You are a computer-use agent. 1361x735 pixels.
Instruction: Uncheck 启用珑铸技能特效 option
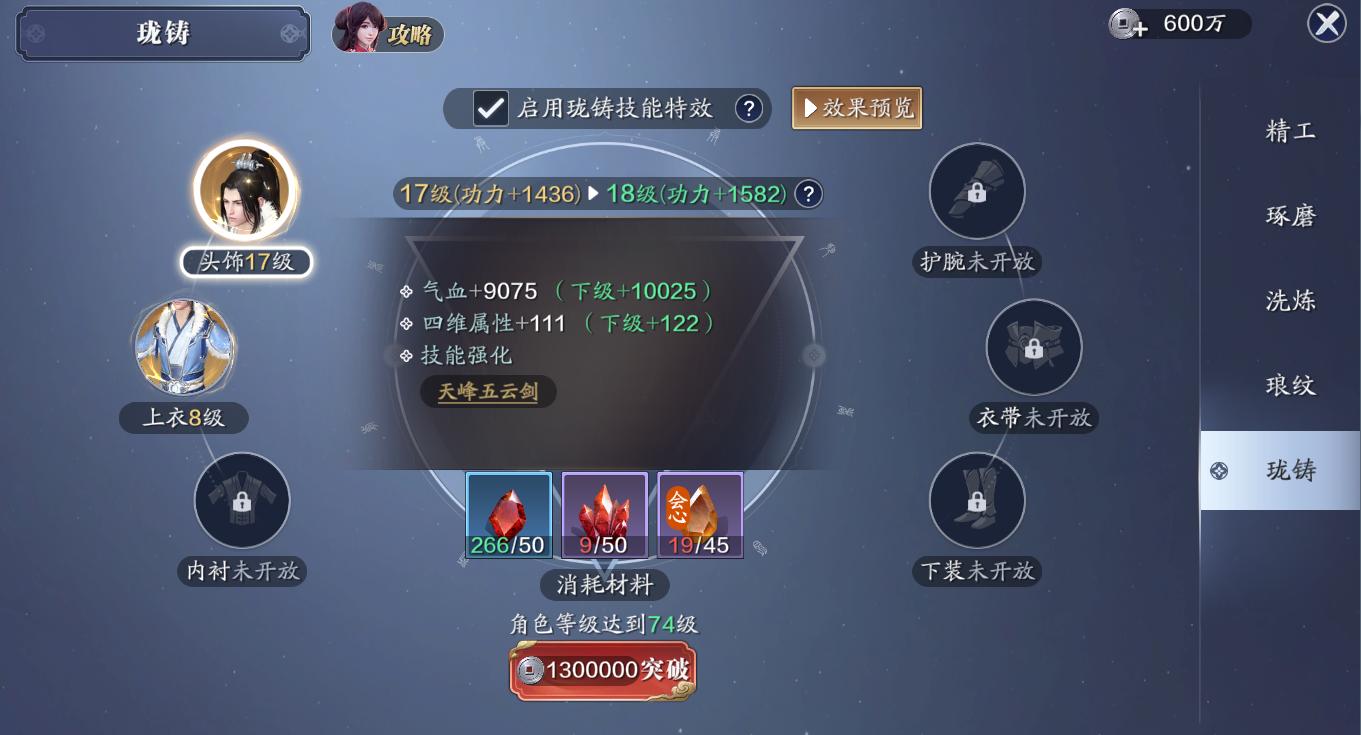point(489,107)
